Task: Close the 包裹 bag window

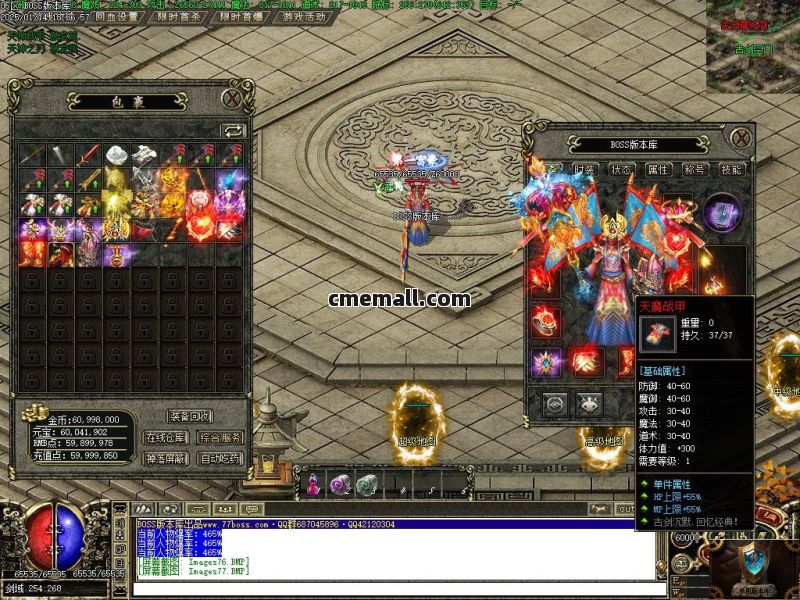Action: pyautogui.click(x=231, y=98)
